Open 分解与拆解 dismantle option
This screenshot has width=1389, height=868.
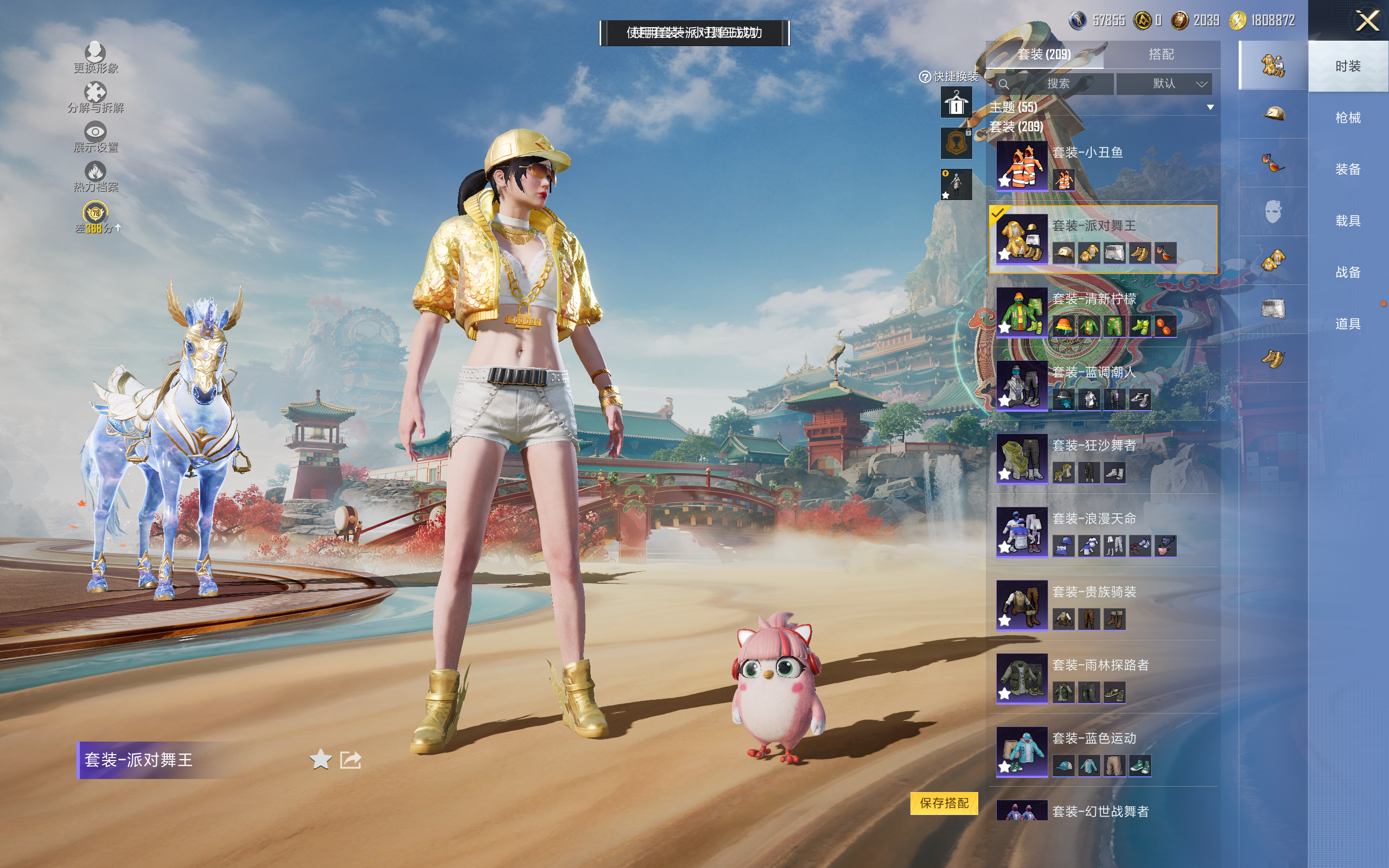(95, 97)
